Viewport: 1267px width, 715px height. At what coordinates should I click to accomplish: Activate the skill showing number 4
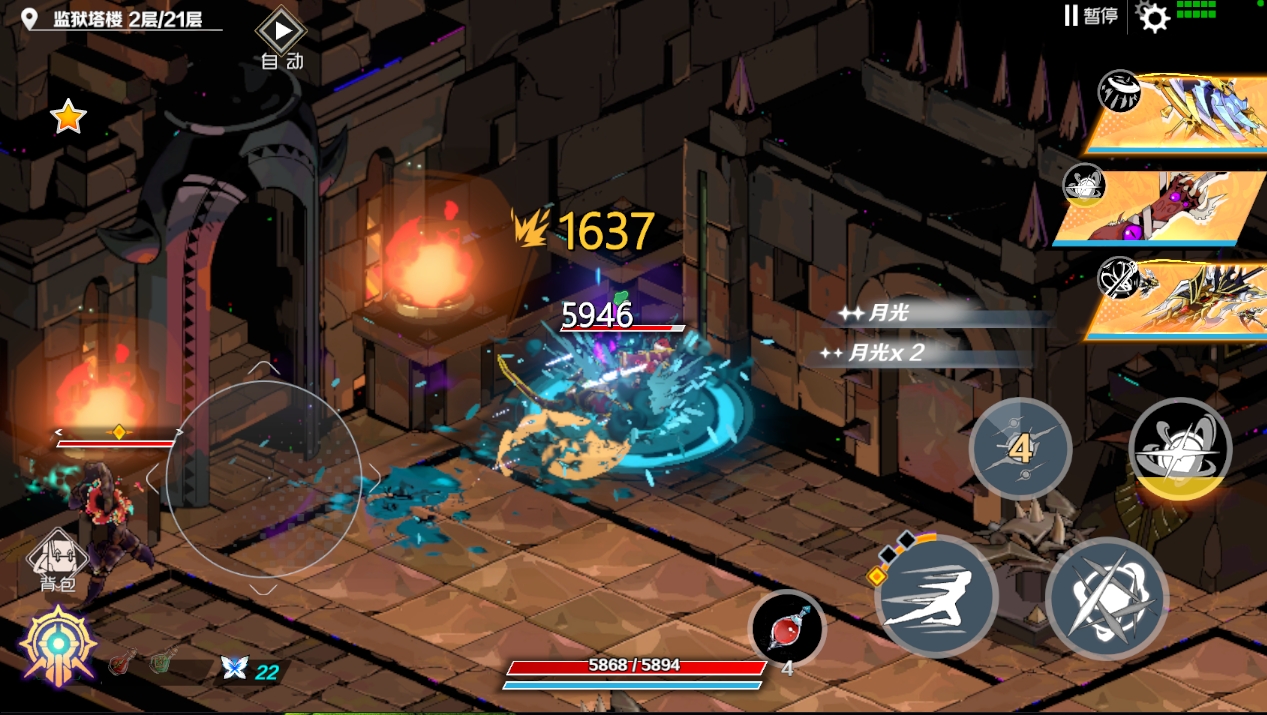[x=1020, y=448]
